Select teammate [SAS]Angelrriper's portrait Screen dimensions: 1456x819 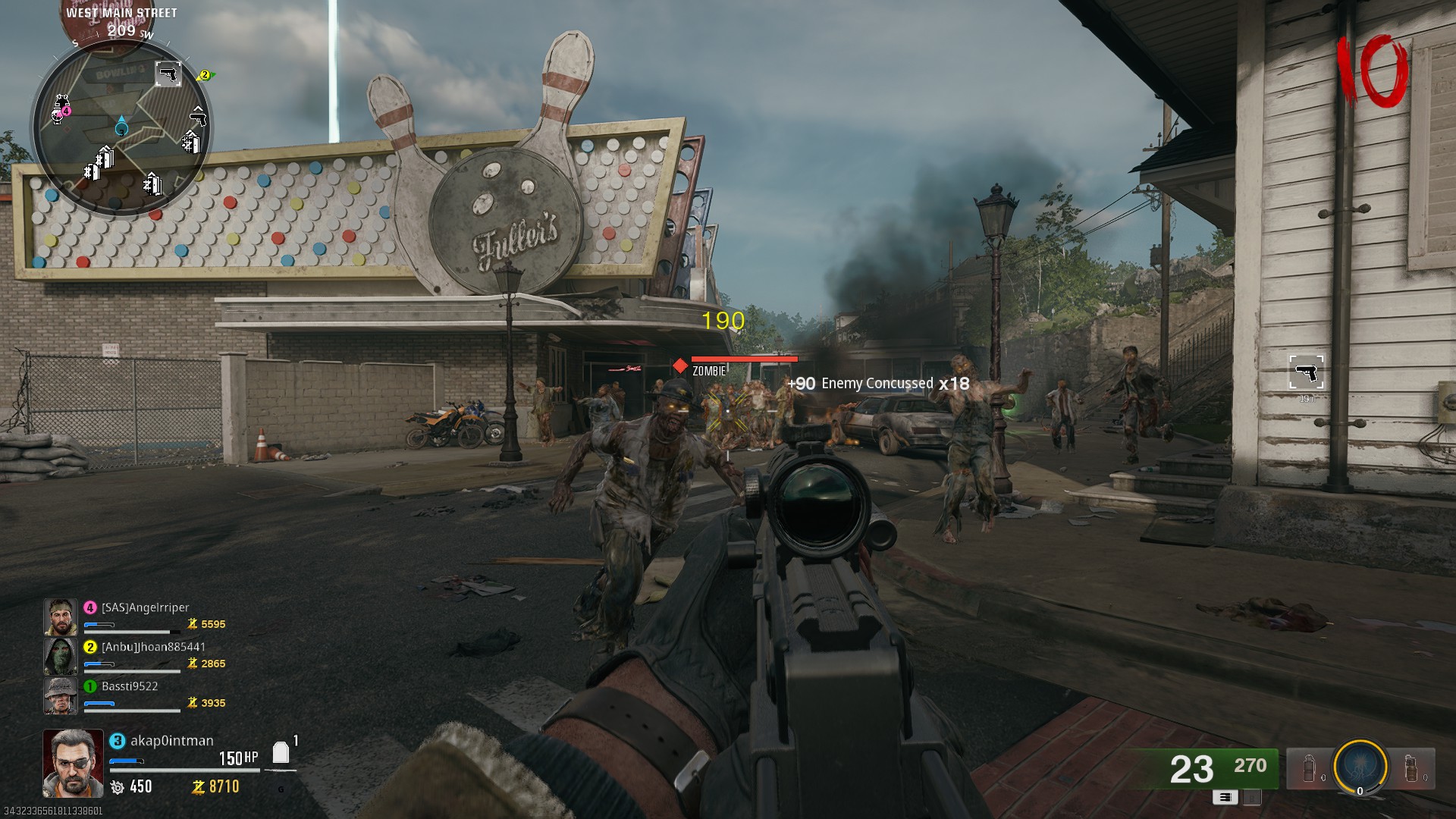pyautogui.click(x=61, y=617)
